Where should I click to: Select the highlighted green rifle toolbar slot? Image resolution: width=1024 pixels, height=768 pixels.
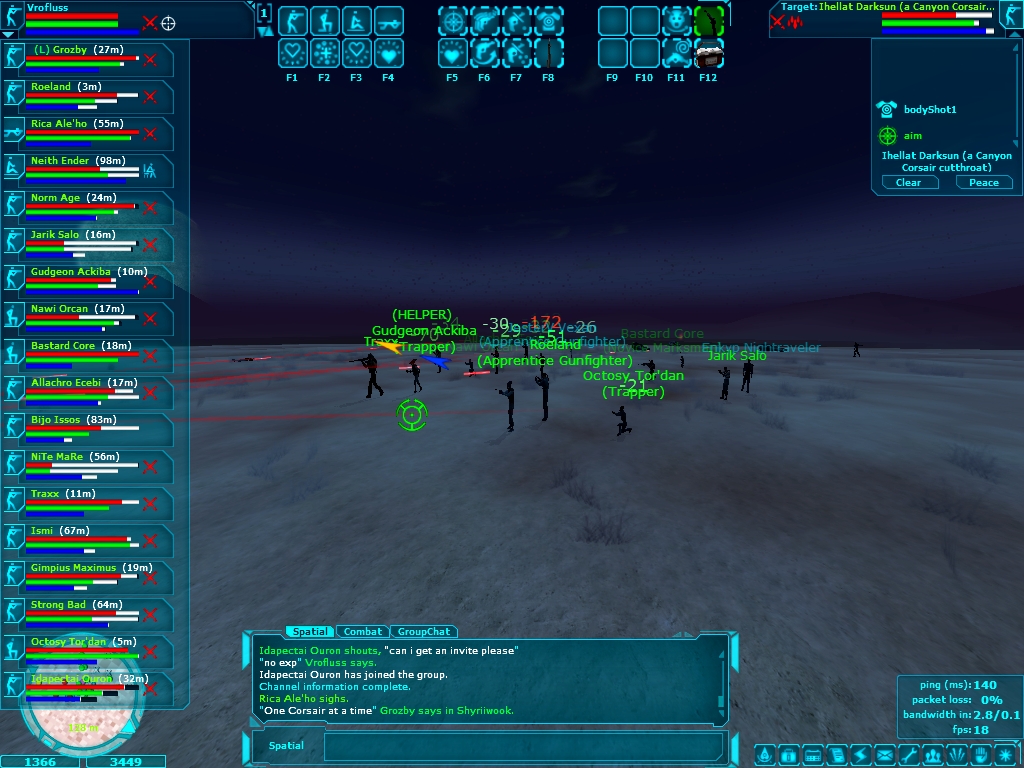click(x=708, y=21)
